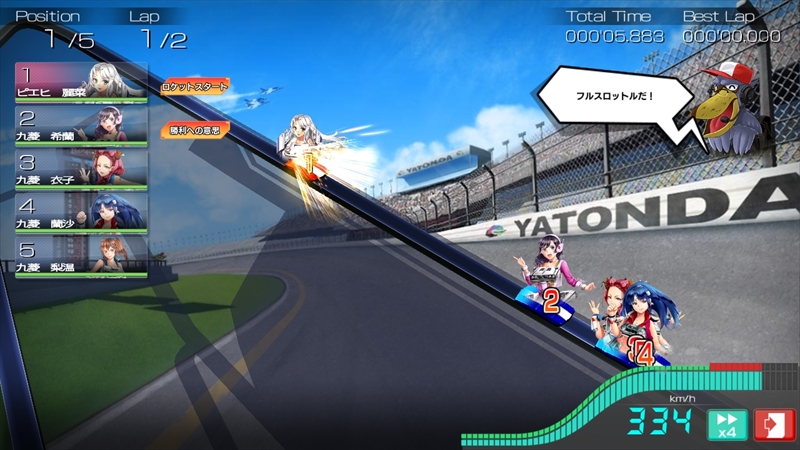Screen dimensions: 800x450
Task: Select the first-place racer row
Action: (x=81, y=82)
